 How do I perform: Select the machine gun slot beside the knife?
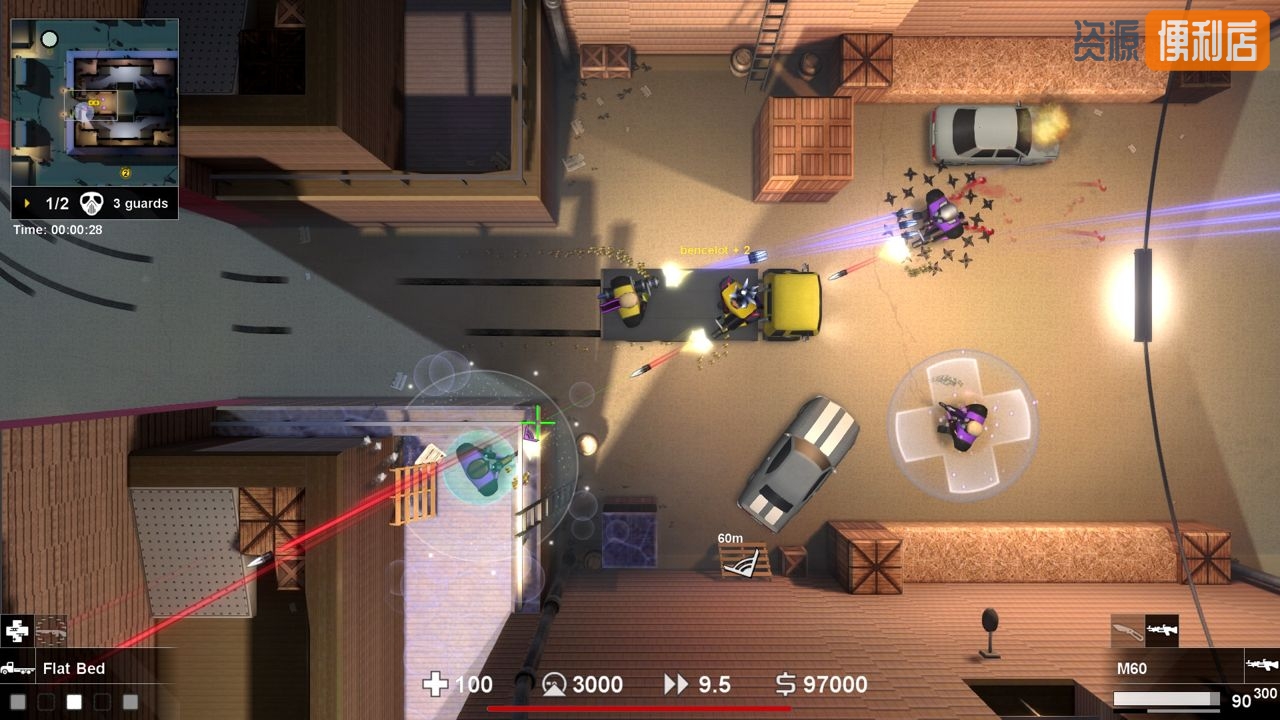pyautogui.click(x=1162, y=630)
